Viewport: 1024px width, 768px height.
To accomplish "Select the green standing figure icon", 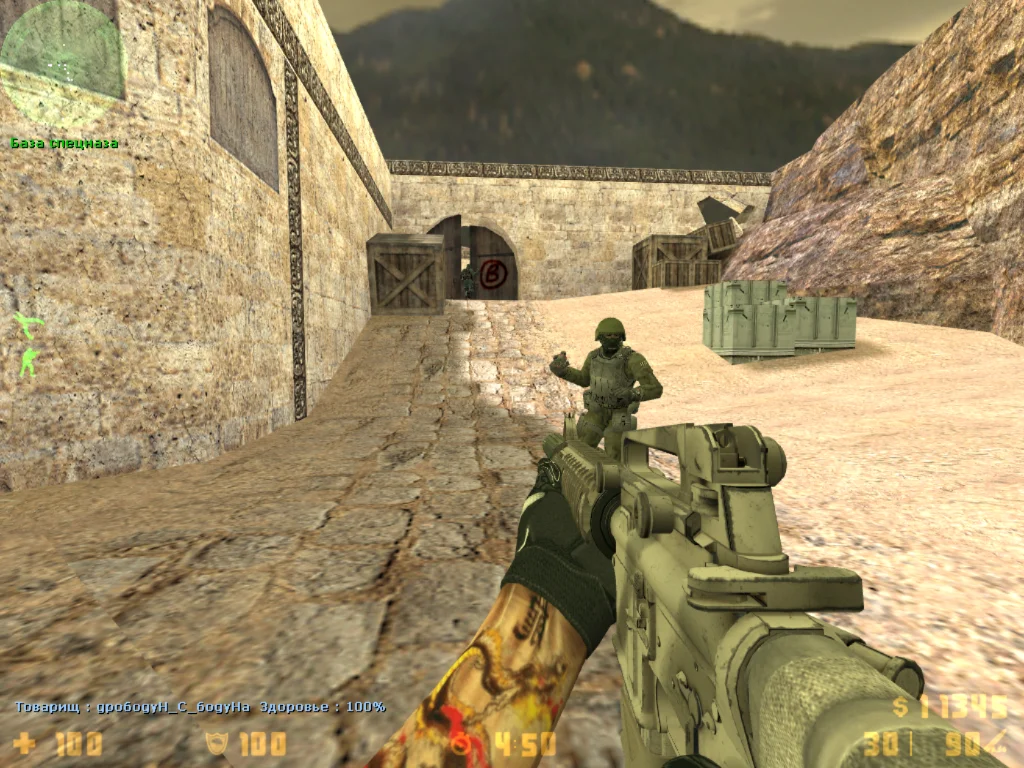I will pyautogui.click(x=27, y=361).
